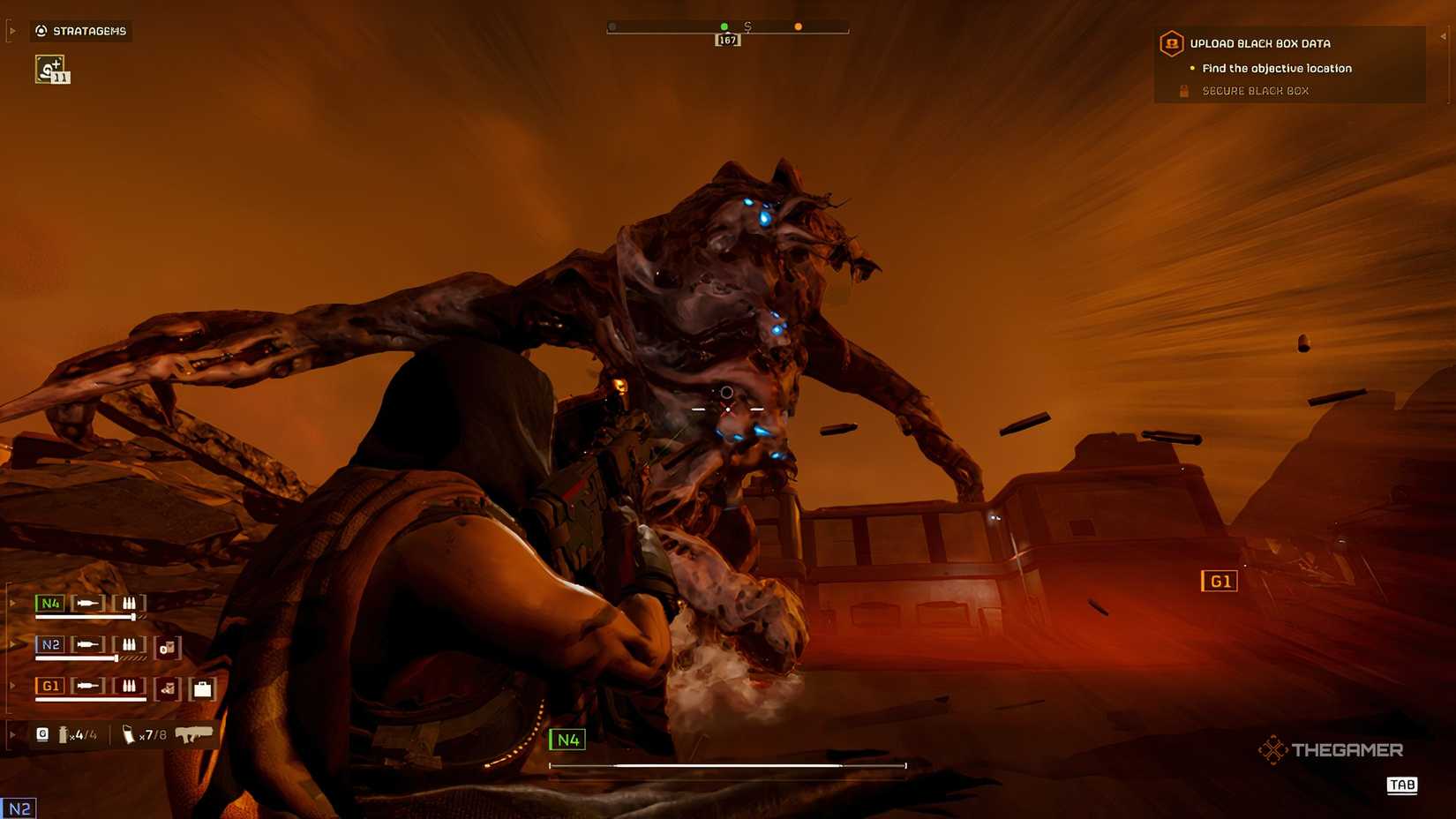This screenshot has height=819, width=1456.
Task: Click the lock icon next to Secure Black Box
Action: coord(1183,90)
